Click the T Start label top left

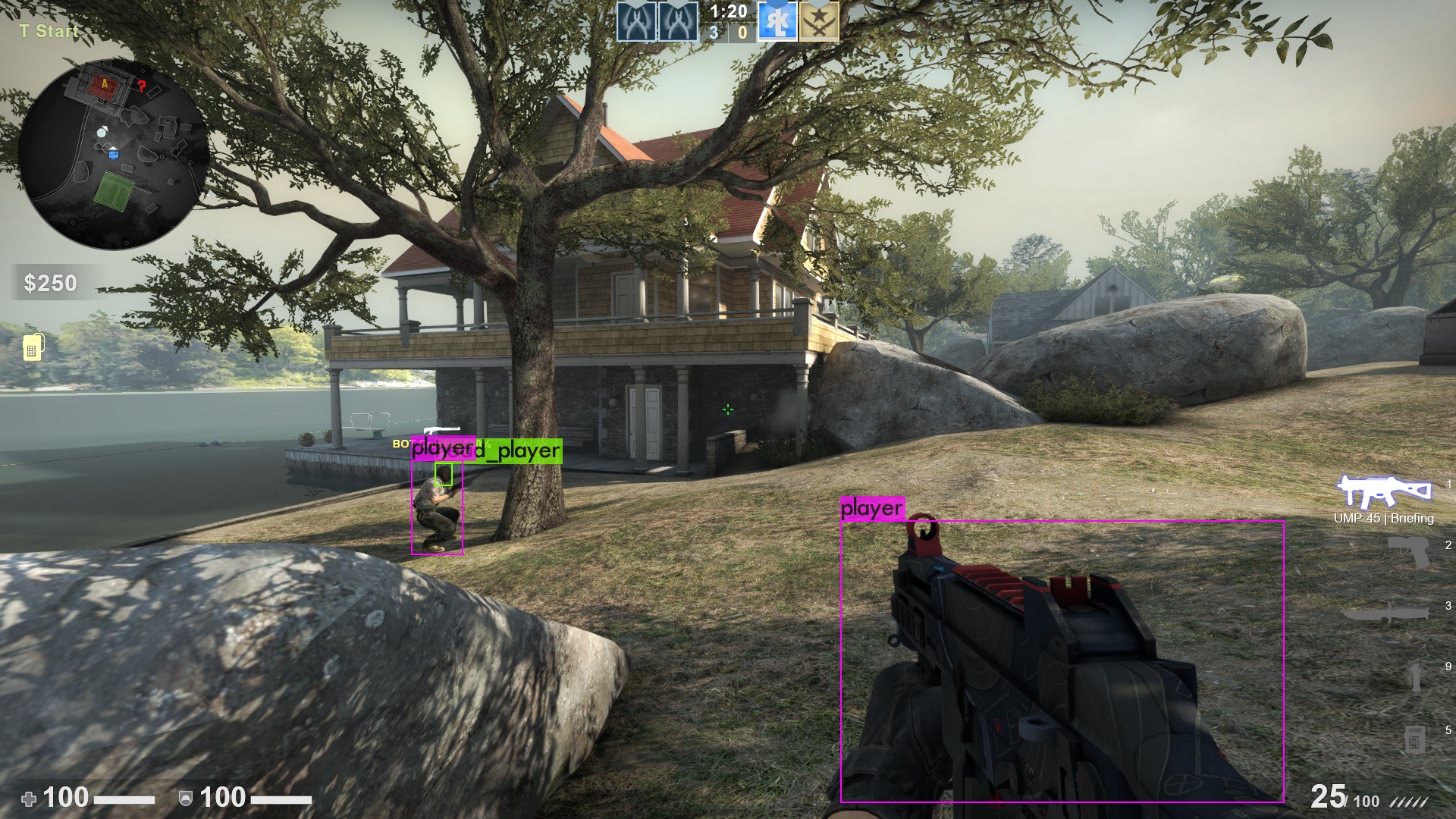[x=47, y=32]
